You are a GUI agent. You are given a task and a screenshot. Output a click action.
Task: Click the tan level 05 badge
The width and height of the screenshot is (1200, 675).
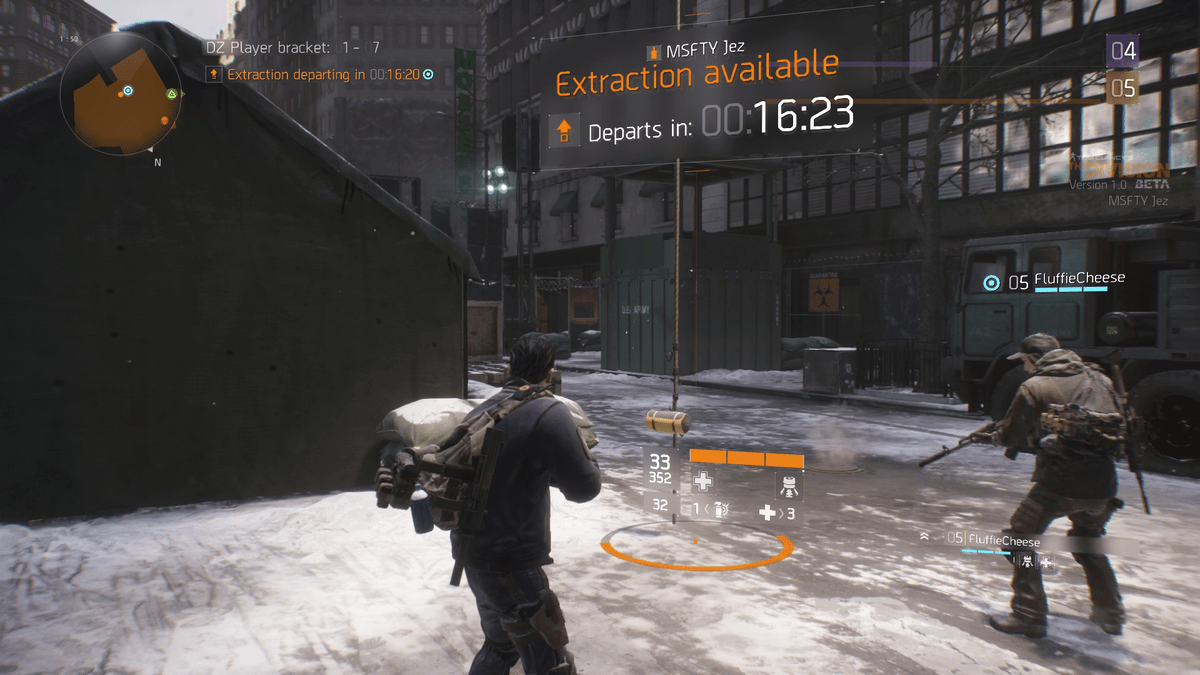pyautogui.click(x=1122, y=88)
